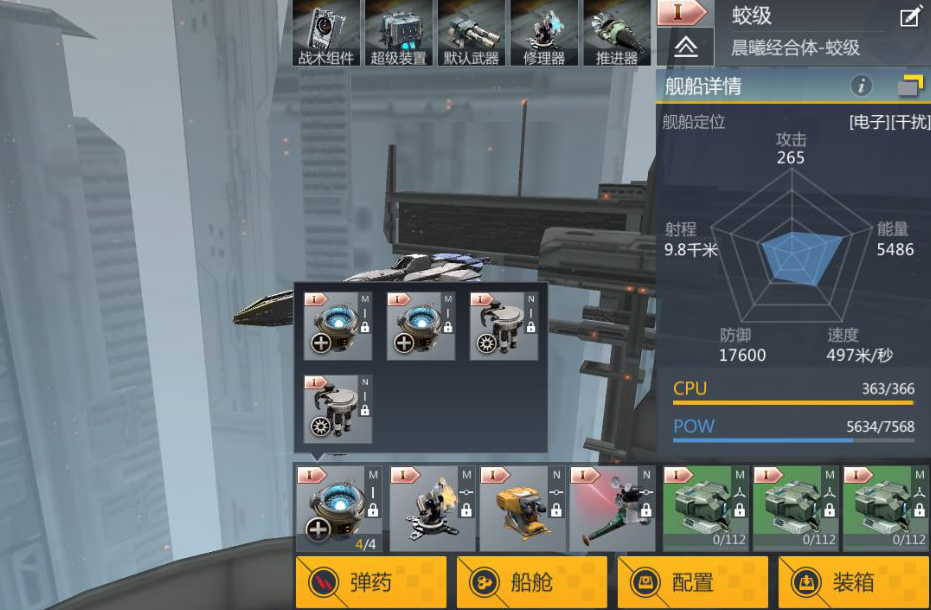The width and height of the screenshot is (931, 610).
Task: Select the grey turret slot in bottom bar
Action: [430, 509]
